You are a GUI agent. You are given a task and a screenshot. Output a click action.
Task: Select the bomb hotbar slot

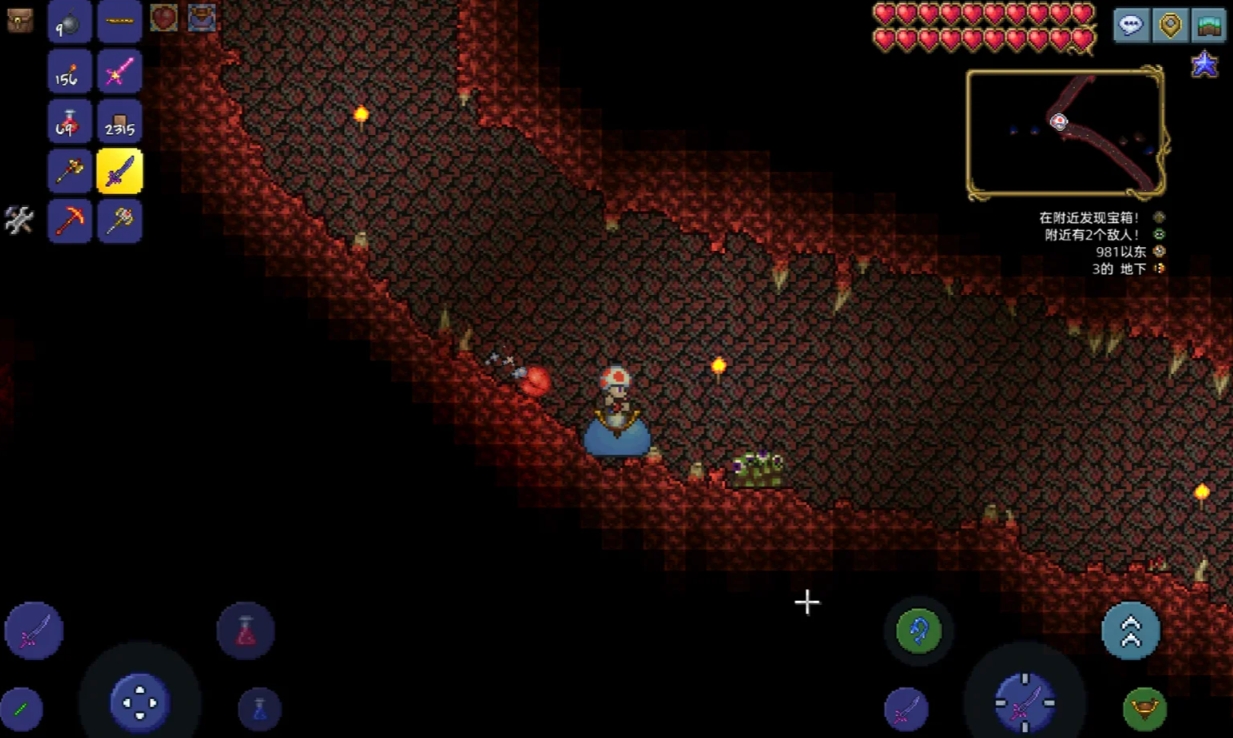(70, 22)
